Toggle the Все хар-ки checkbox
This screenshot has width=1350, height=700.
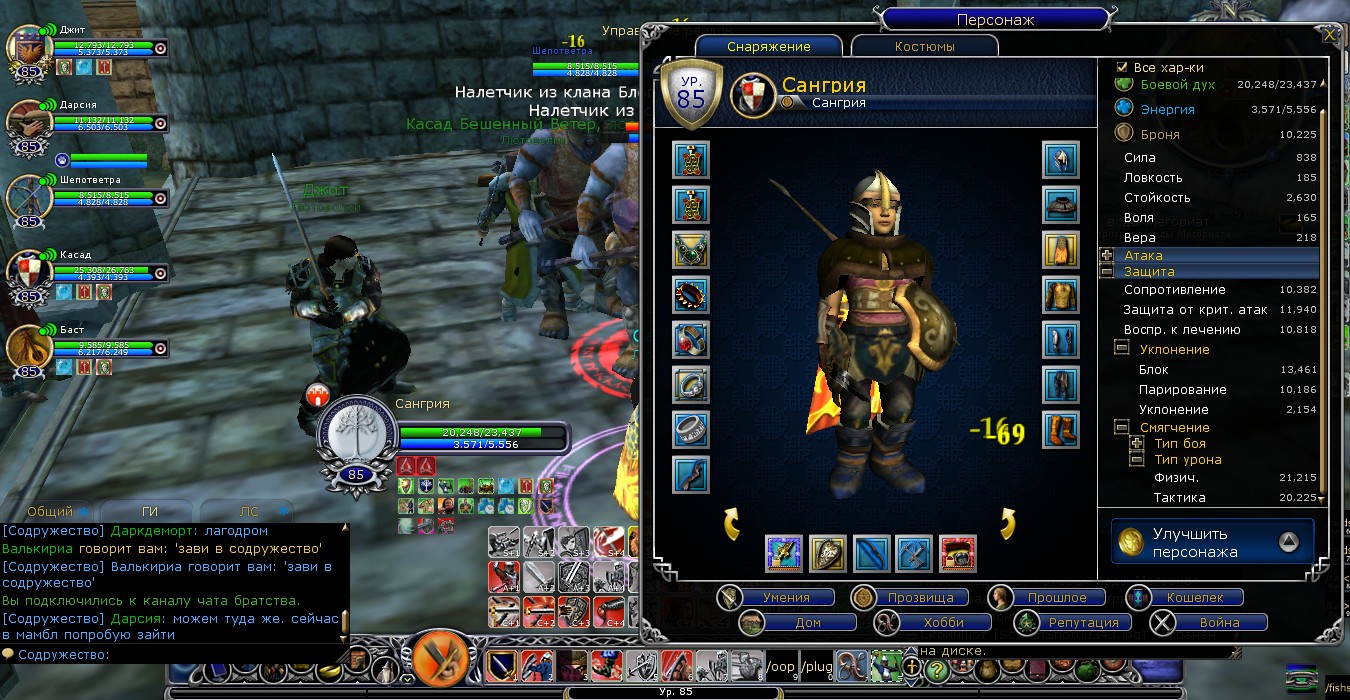(1122, 67)
